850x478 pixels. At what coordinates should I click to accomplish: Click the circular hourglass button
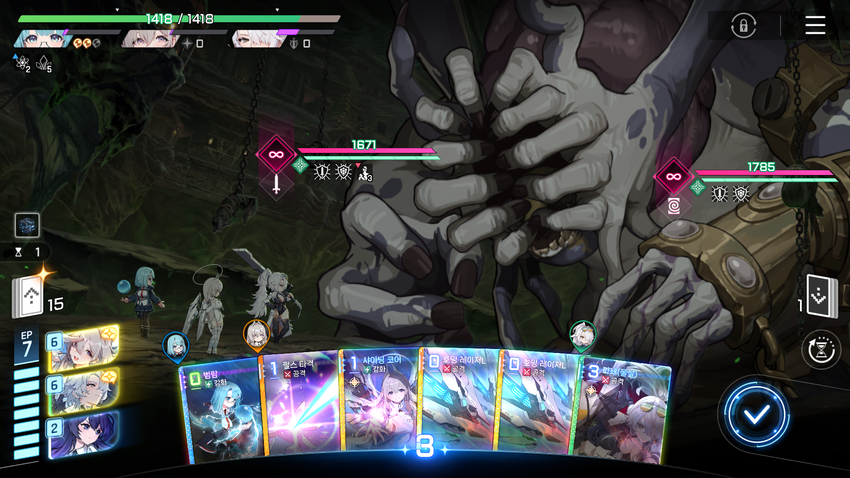[x=821, y=350]
